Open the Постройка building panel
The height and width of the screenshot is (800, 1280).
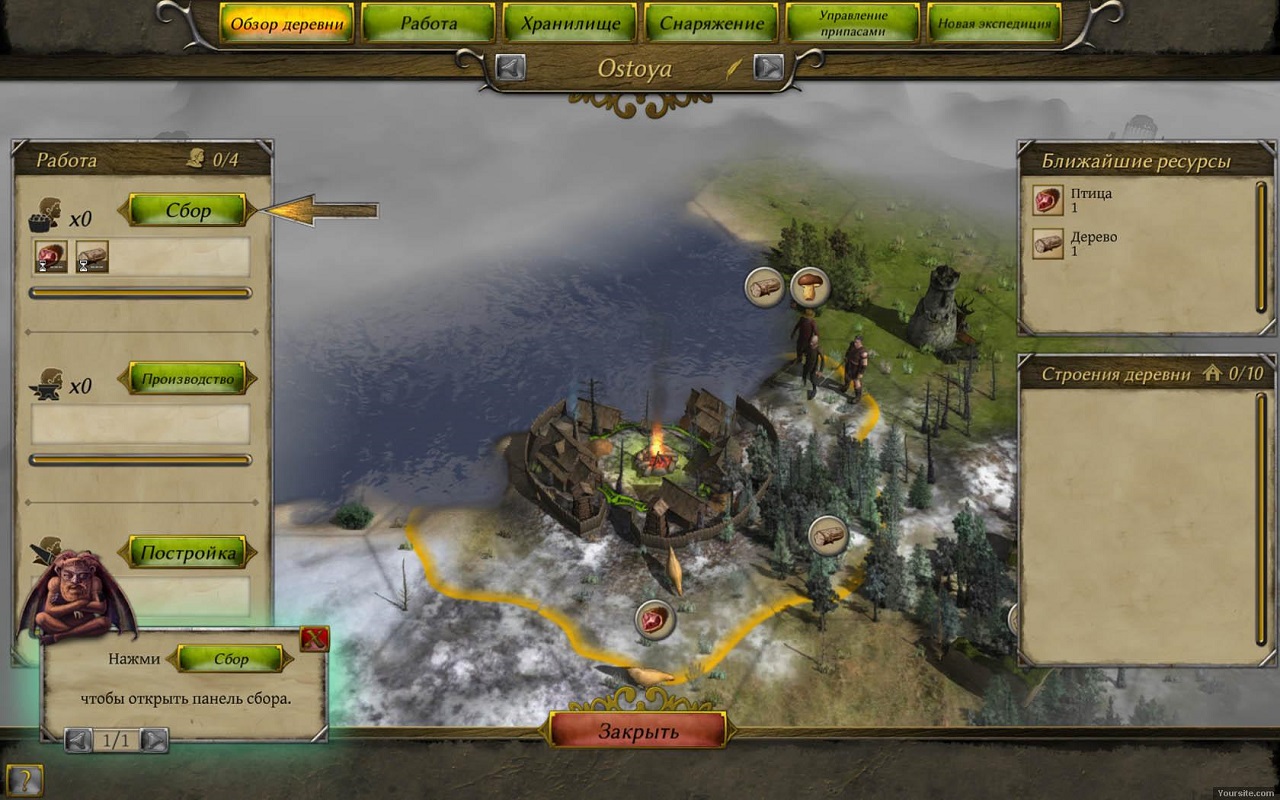(187, 552)
